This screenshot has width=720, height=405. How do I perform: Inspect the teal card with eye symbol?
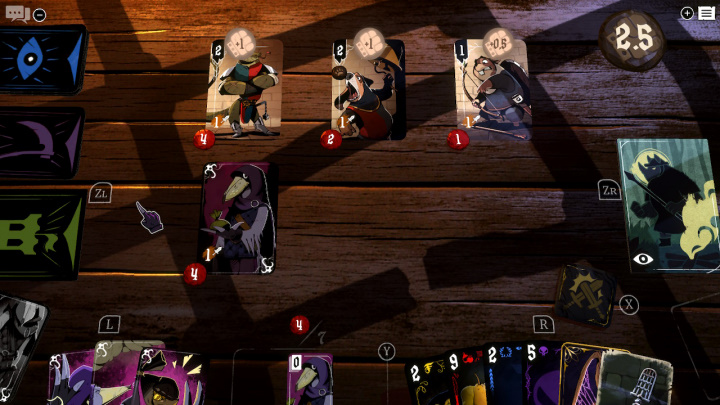[668, 205]
